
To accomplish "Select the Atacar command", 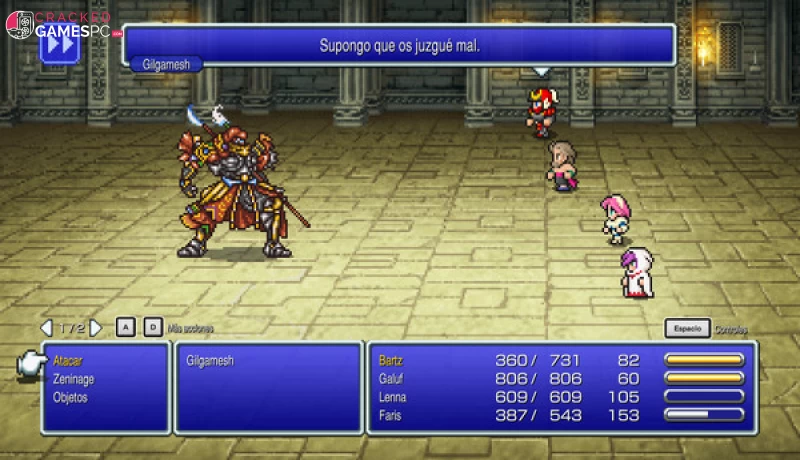I will coord(67,359).
